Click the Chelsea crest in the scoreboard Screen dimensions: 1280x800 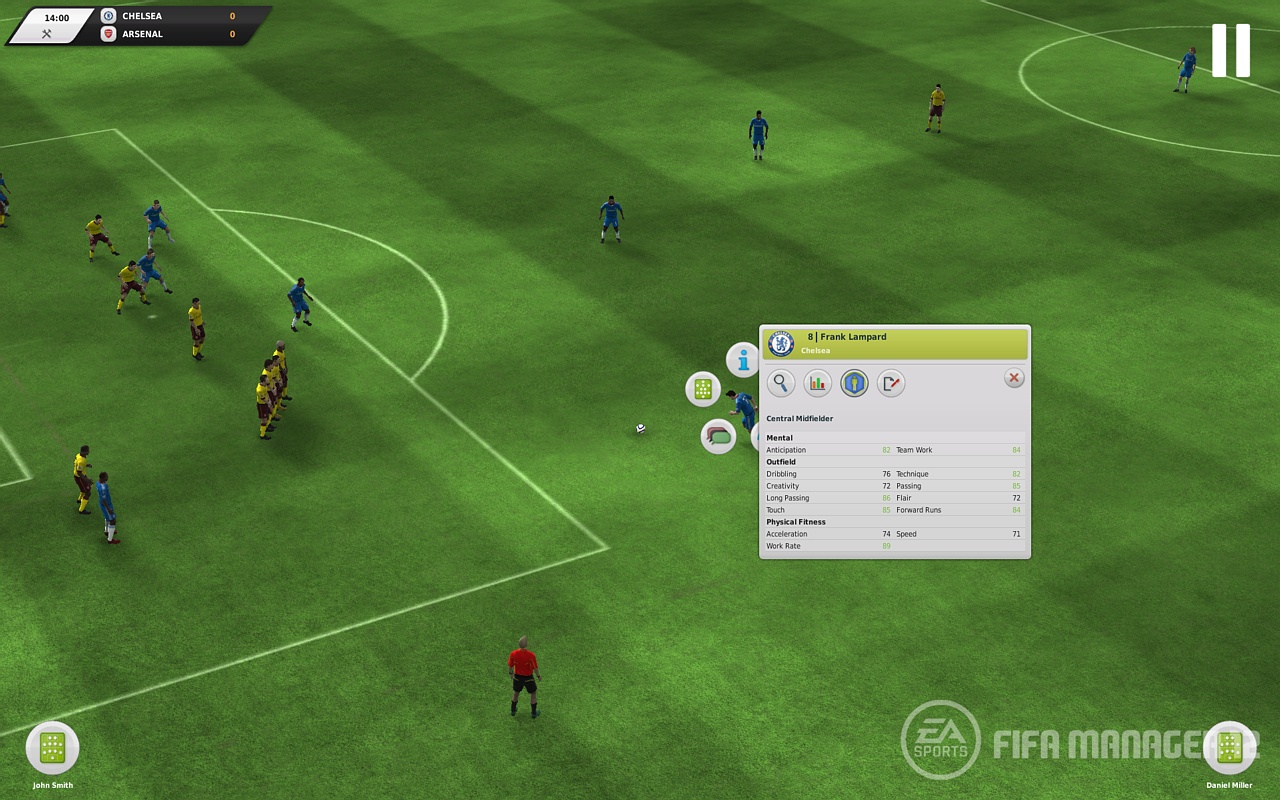coord(108,15)
